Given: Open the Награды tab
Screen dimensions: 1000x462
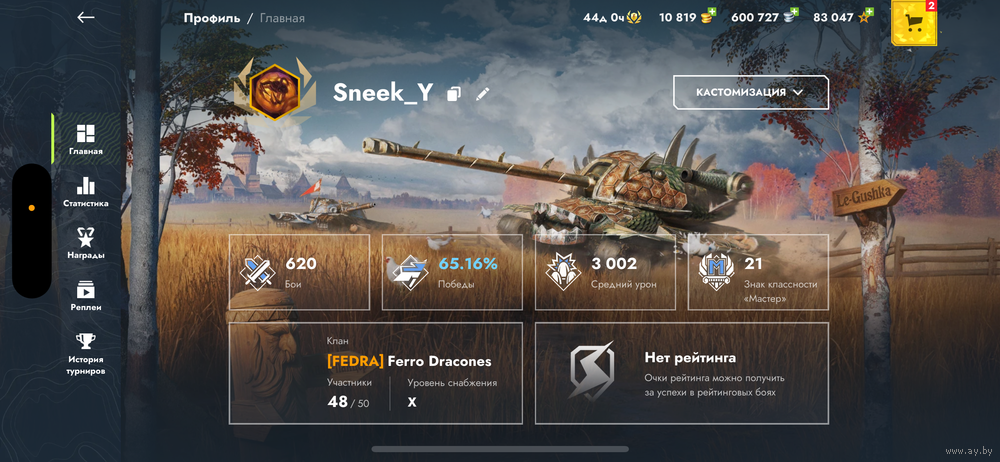Looking at the screenshot, I should (x=86, y=243).
